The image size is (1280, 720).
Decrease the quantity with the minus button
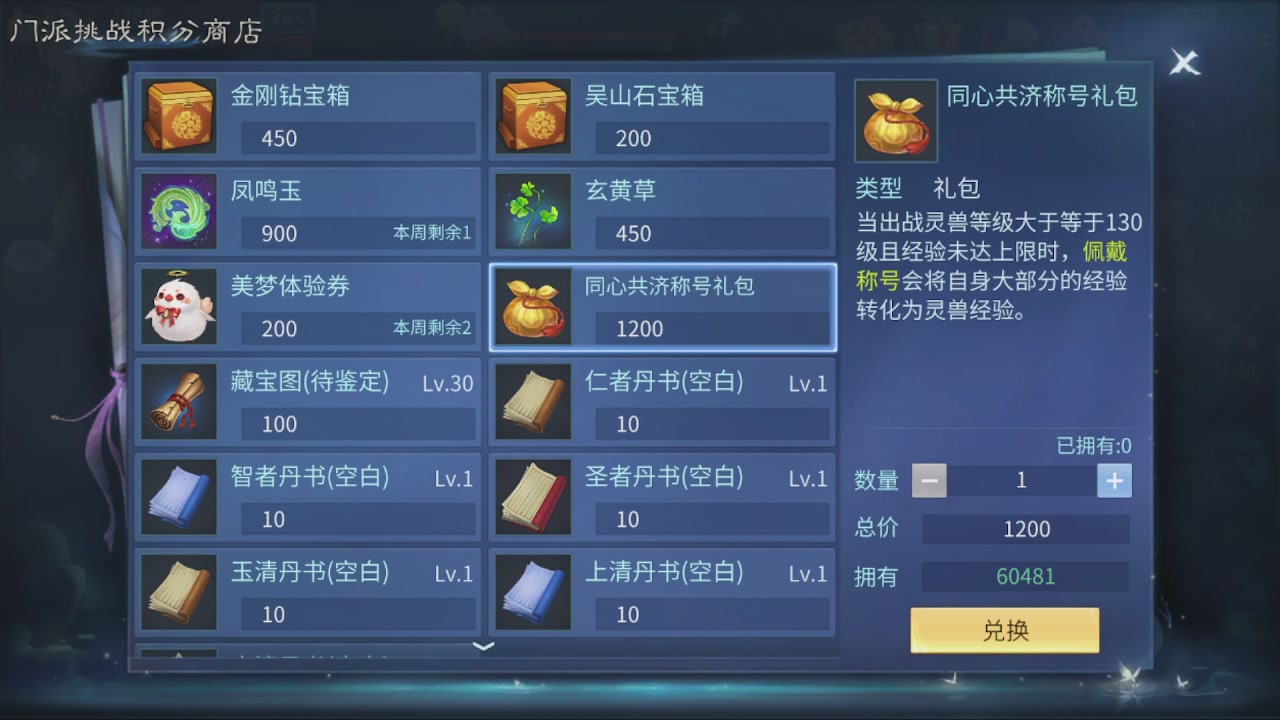click(x=928, y=480)
